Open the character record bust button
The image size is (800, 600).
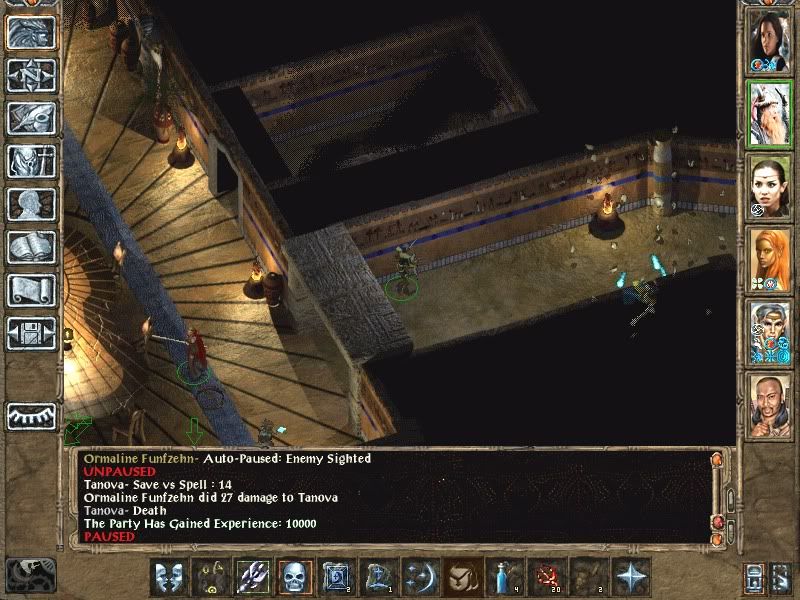point(31,204)
